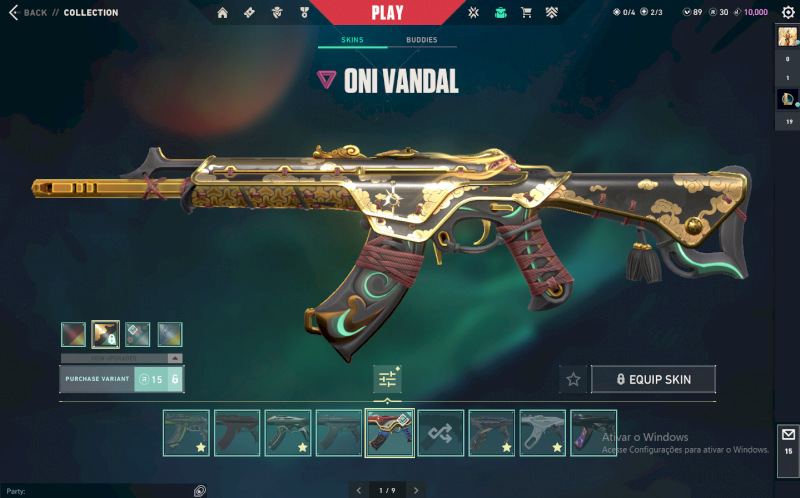The image size is (800, 498).
Task: Open the skin upgrade levels sliders icon
Action: pyautogui.click(x=387, y=379)
